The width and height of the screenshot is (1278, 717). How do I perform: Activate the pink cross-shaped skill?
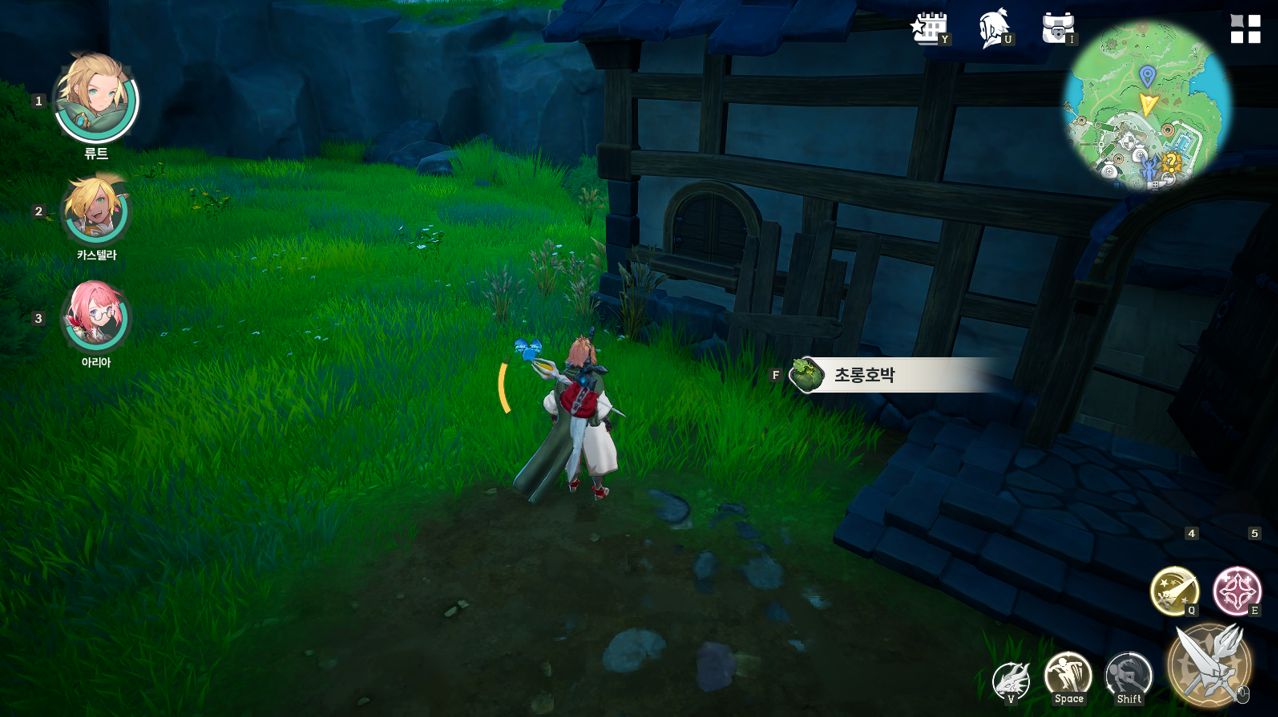[1237, 590]
